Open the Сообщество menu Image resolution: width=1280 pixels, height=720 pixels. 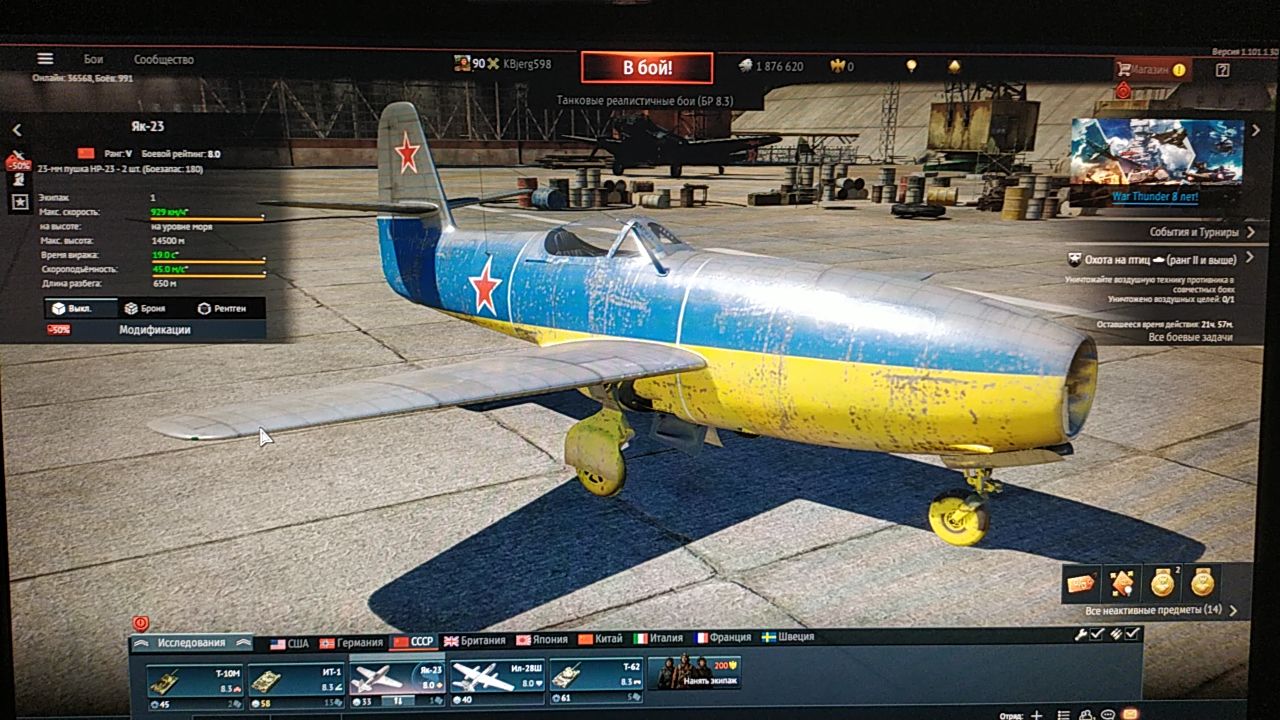(x=164, y=60)
